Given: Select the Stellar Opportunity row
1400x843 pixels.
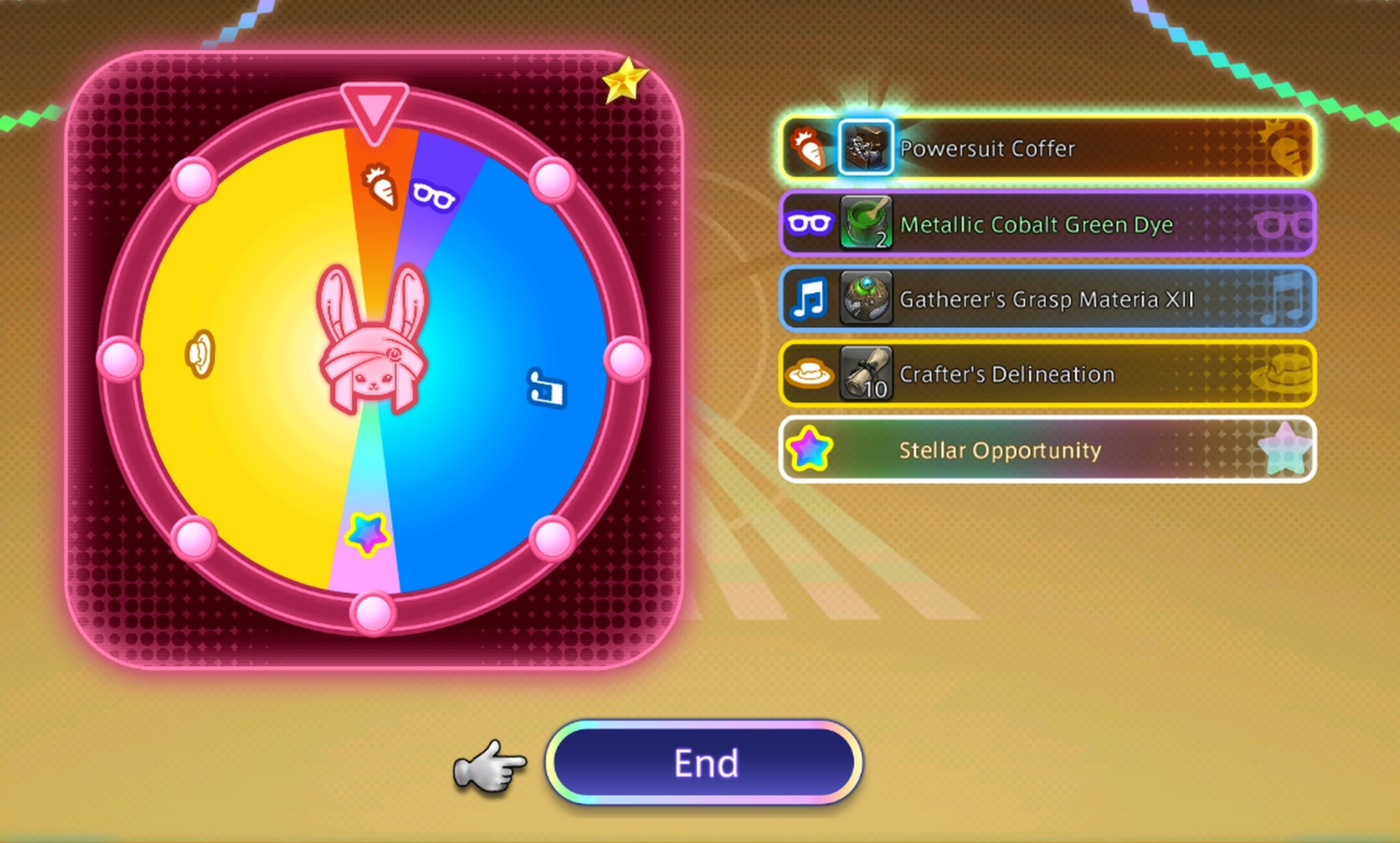Looking at the screenshot, I should 1047,450.
